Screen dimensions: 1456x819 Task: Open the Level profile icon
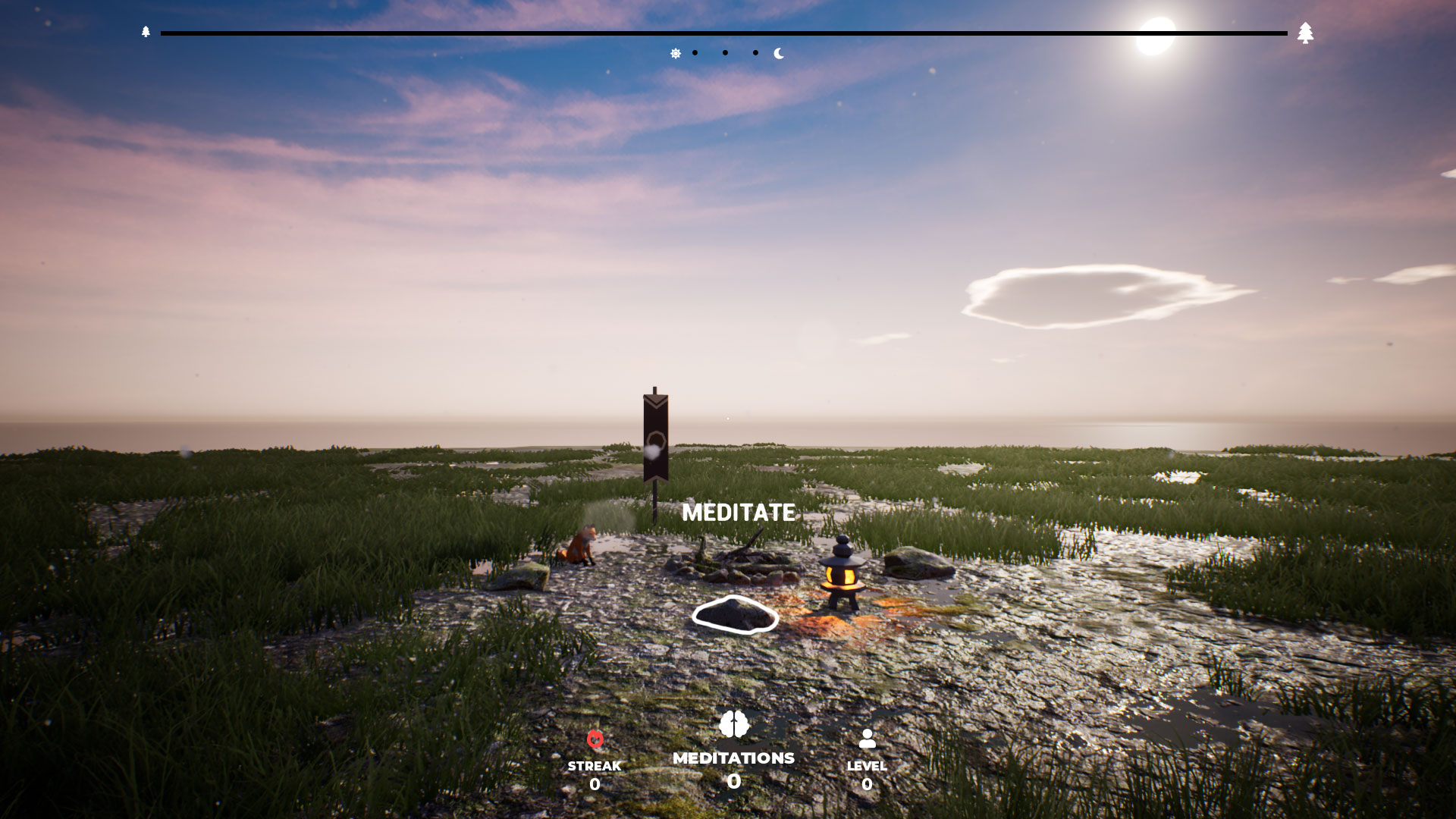[x=867, y=739]
